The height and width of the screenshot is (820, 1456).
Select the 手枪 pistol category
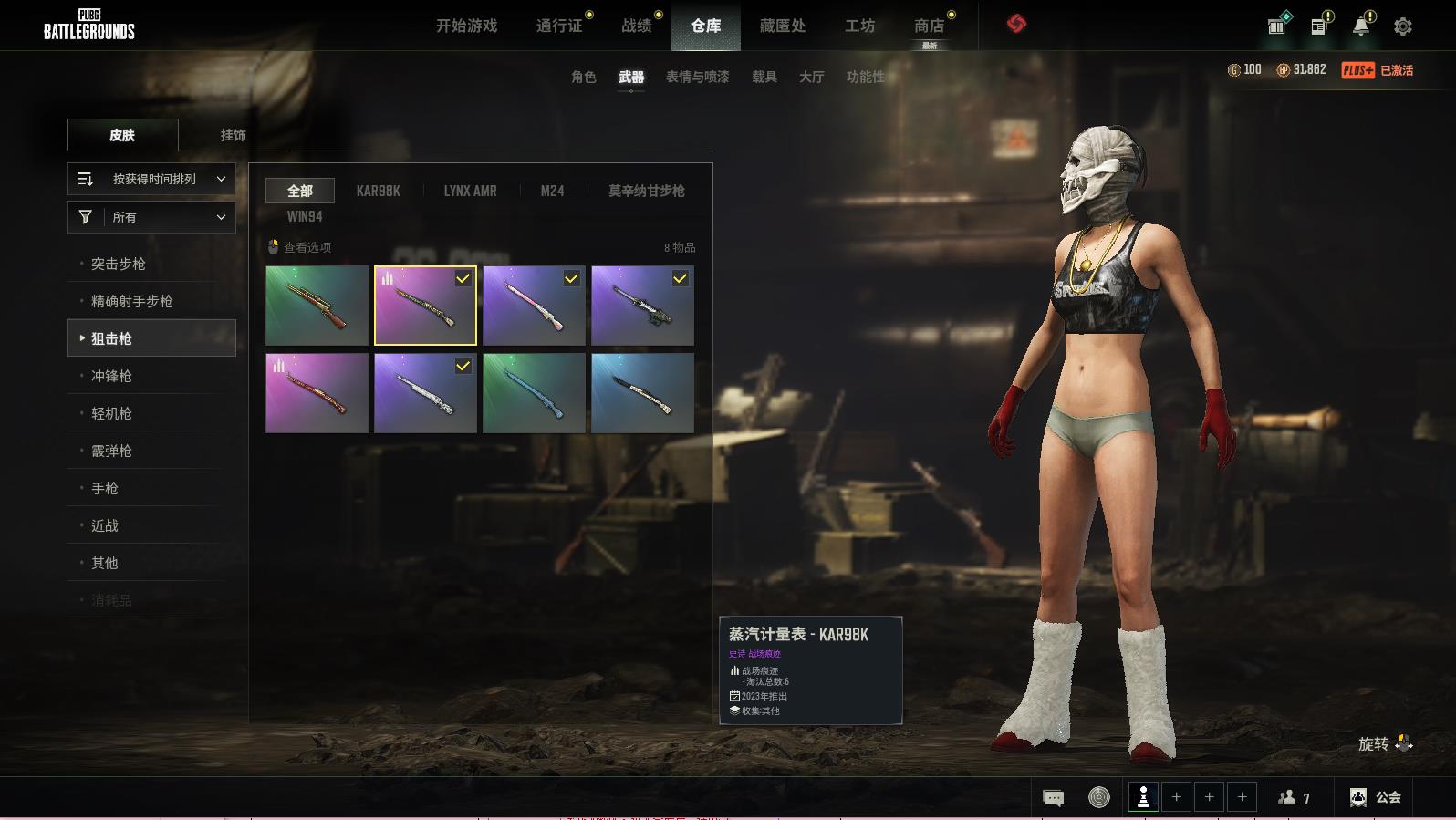[x=105, y=488]
